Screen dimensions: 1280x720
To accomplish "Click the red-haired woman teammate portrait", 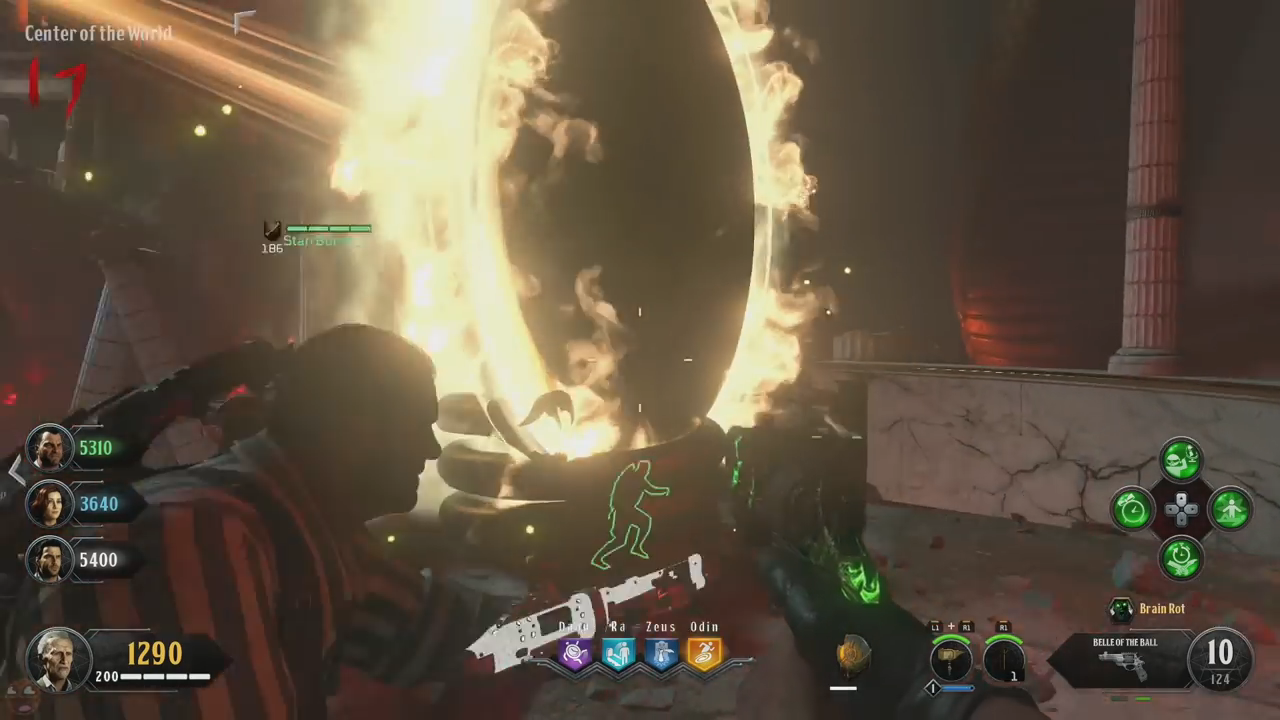I will click(48, 504).
